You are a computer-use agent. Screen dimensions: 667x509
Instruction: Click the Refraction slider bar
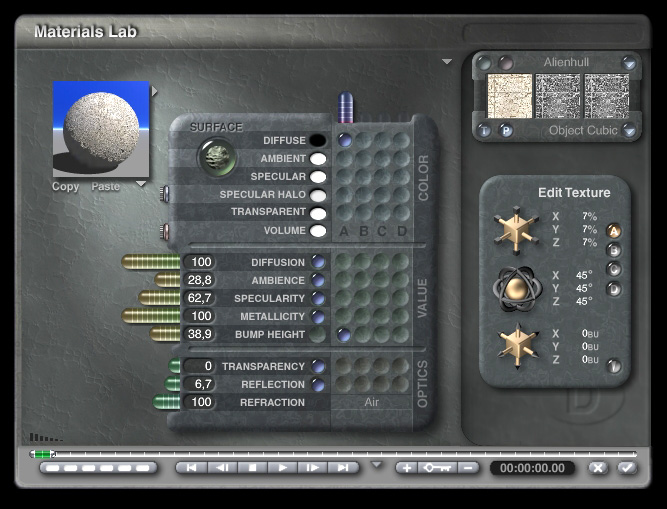tap(166, 402)
